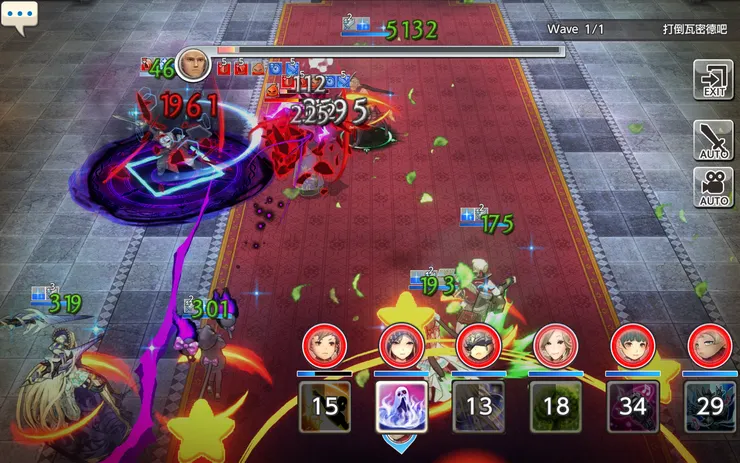Select the skill slot with cooldown 13
Viewport: 740px width, 463px height.
pos(479,406)
